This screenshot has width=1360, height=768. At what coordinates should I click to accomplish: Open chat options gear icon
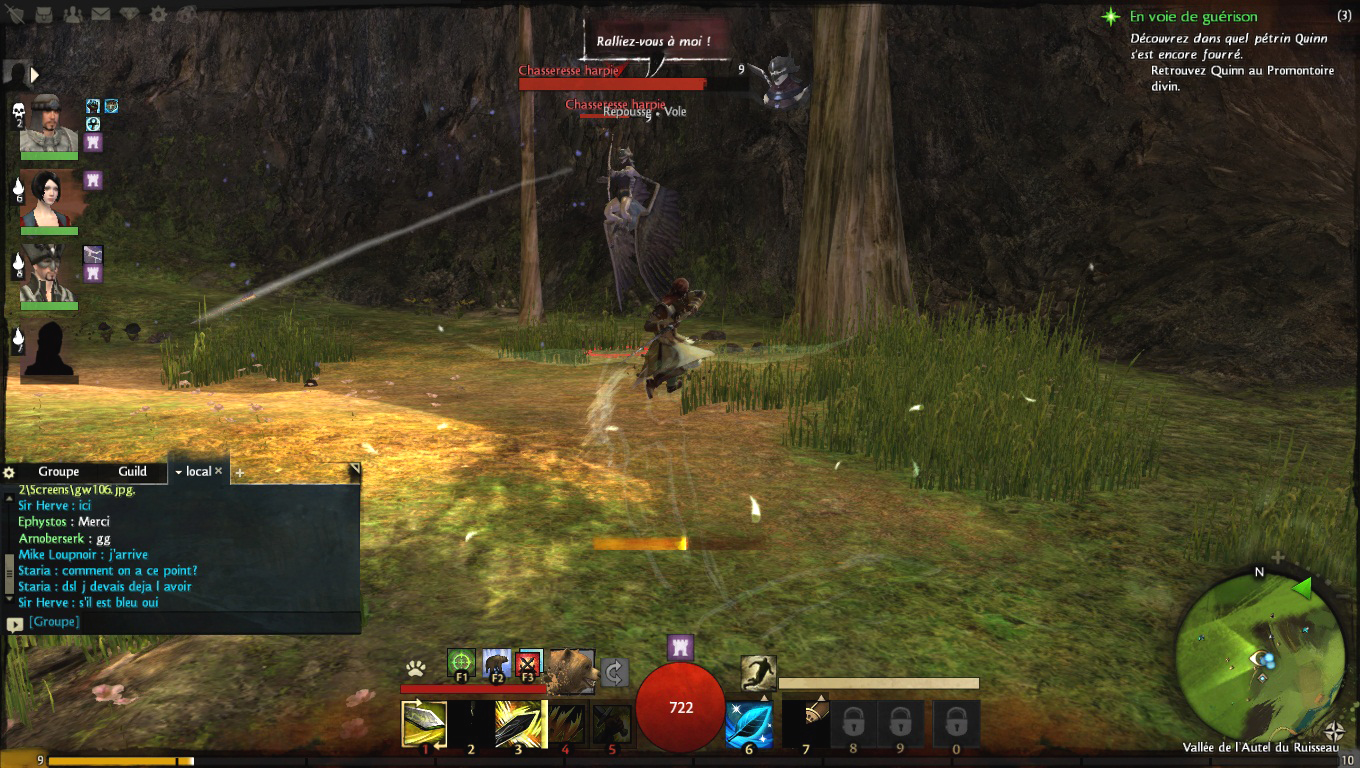tap(10, 472)
